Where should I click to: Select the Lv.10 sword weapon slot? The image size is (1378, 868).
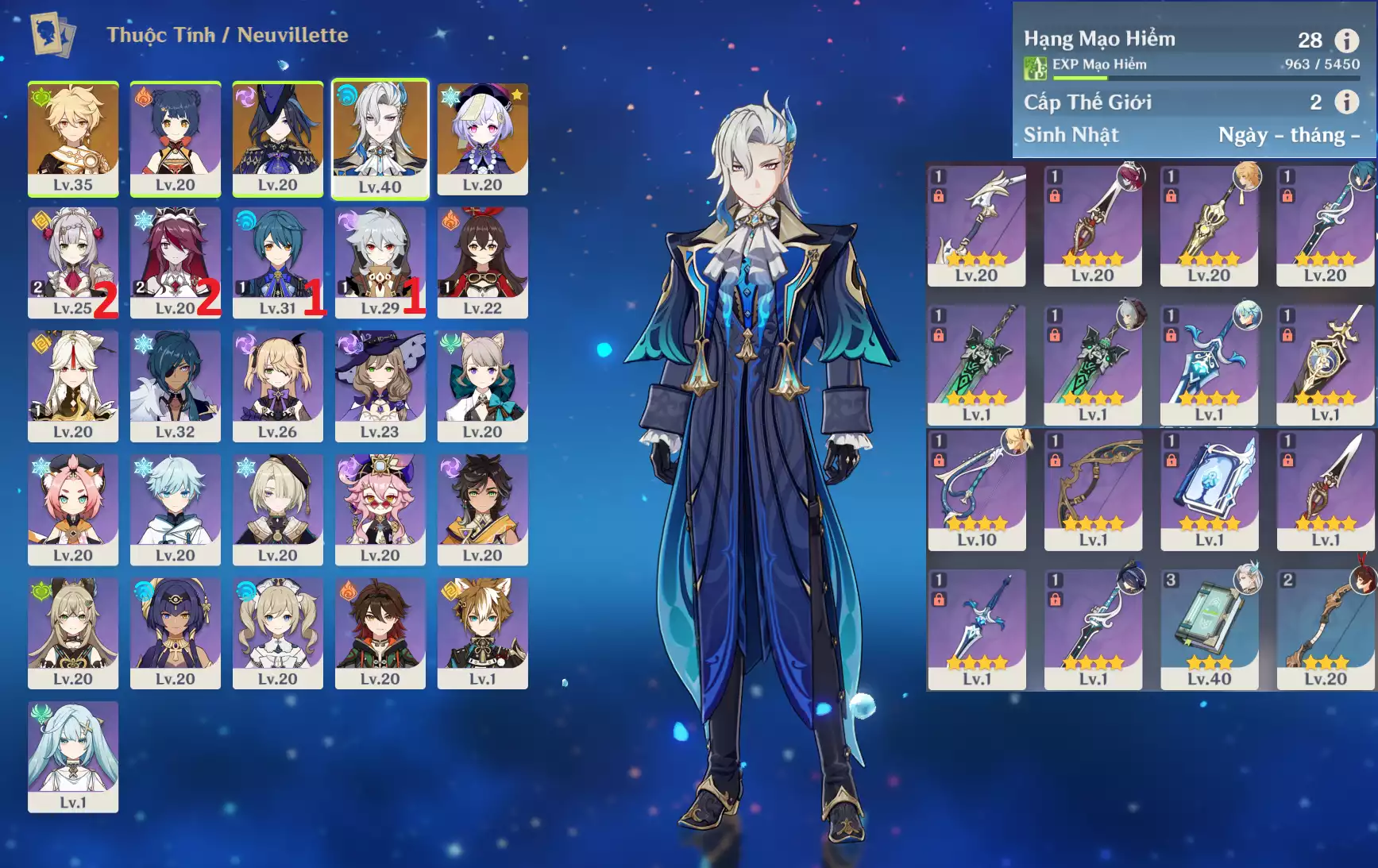[x=976, y=490]
